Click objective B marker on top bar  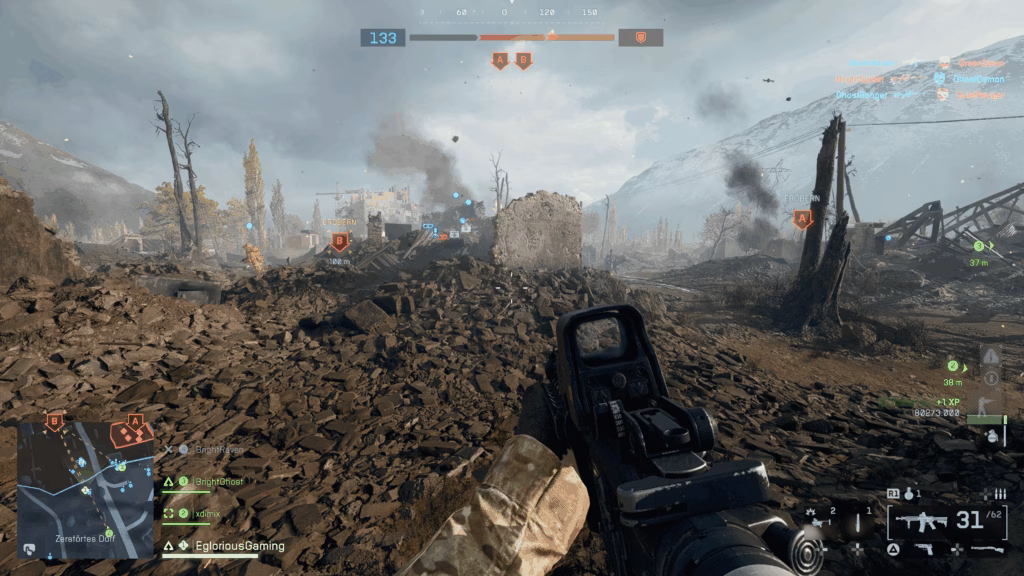tap(523, 61)
